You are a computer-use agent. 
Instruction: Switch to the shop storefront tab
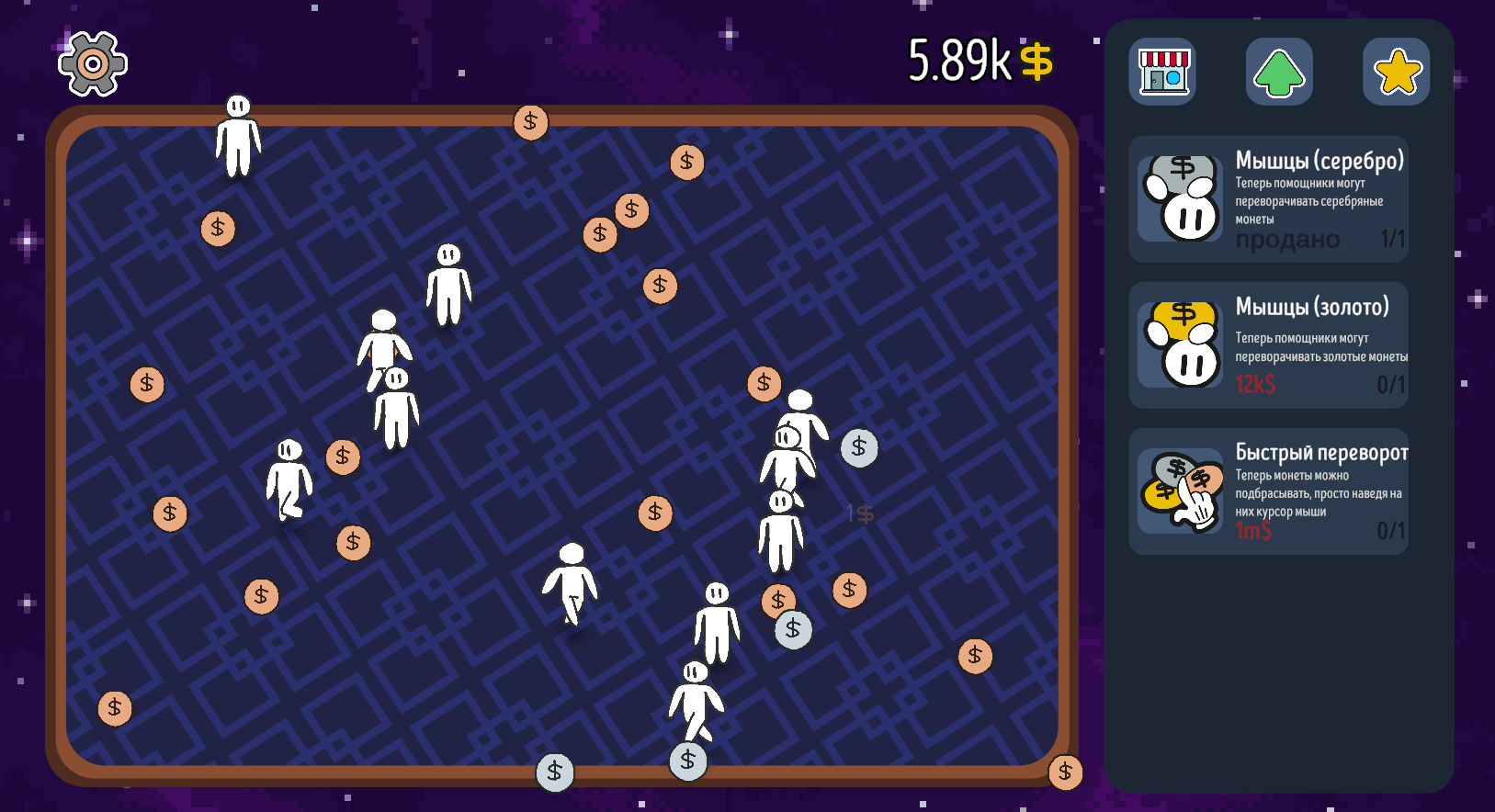click(x=1162, y=72)
